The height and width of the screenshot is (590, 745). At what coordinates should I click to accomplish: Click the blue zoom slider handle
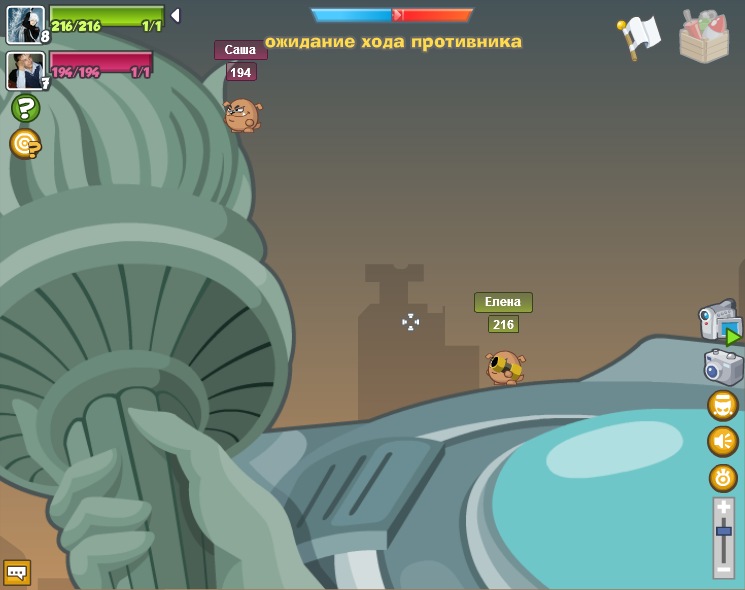pyautogui.click(x=723, y=531)
